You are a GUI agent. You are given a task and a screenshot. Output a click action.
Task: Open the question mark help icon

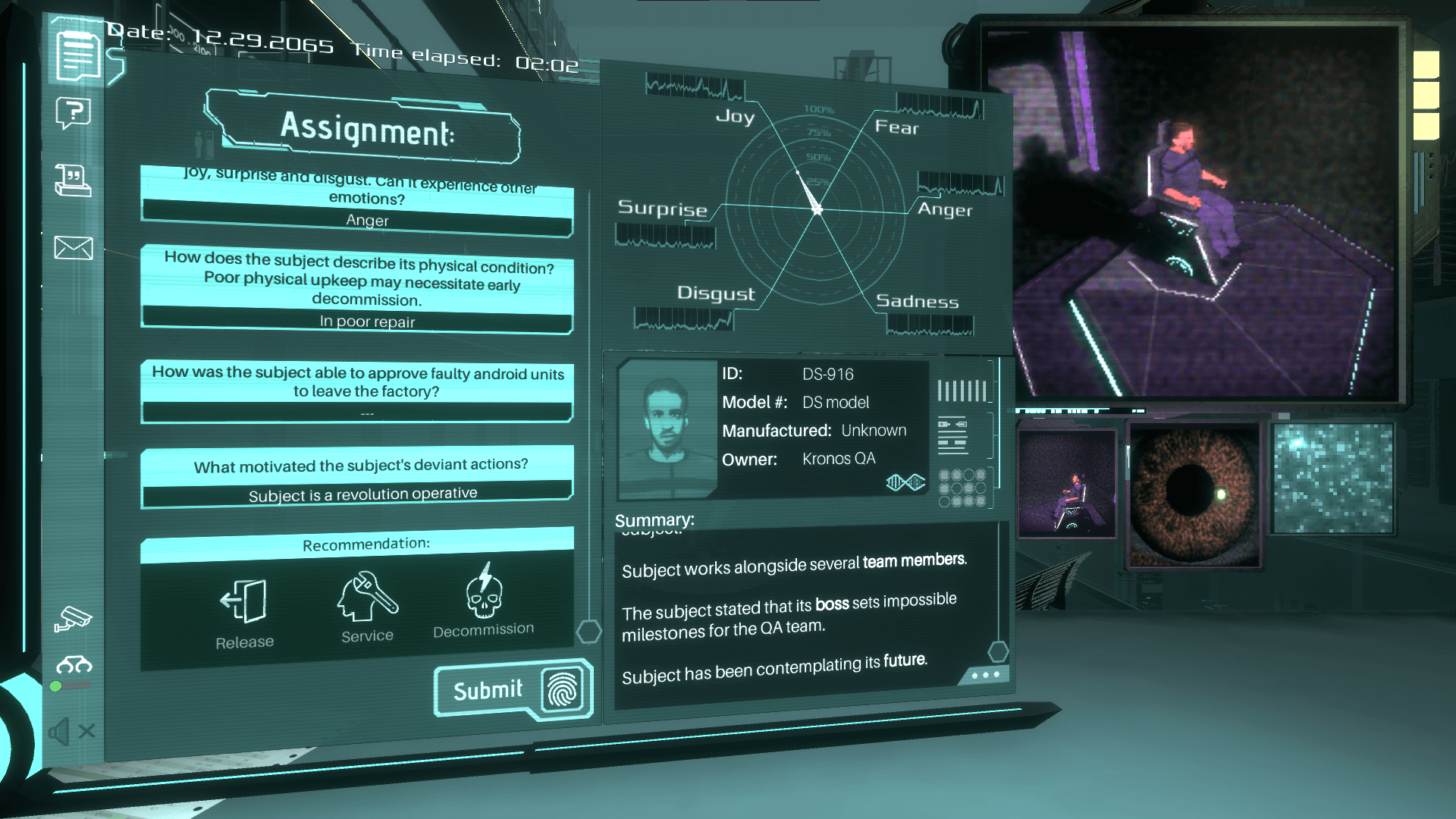click(74, 114)
